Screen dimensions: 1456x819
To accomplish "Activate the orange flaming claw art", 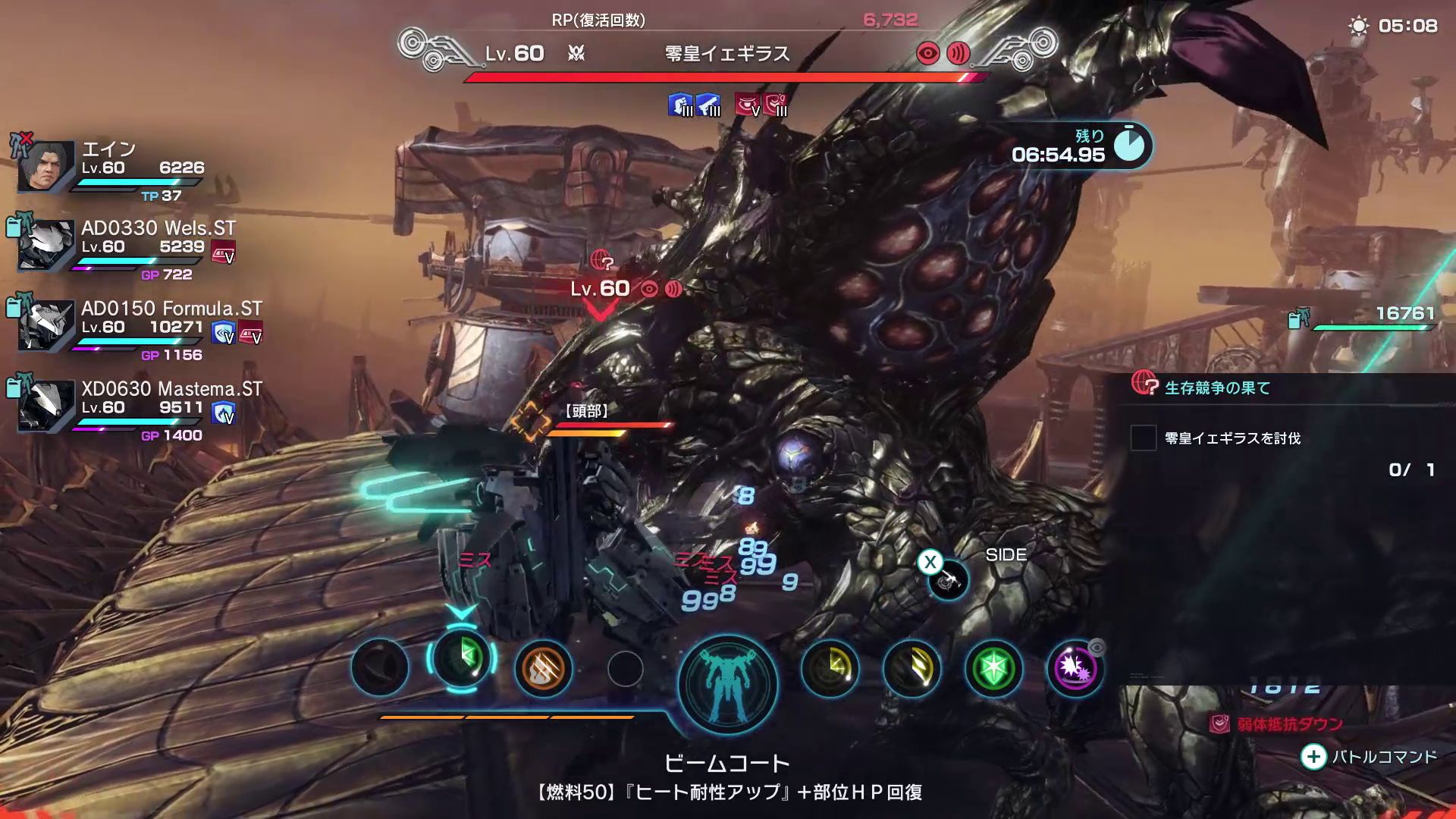I will 543,669.
